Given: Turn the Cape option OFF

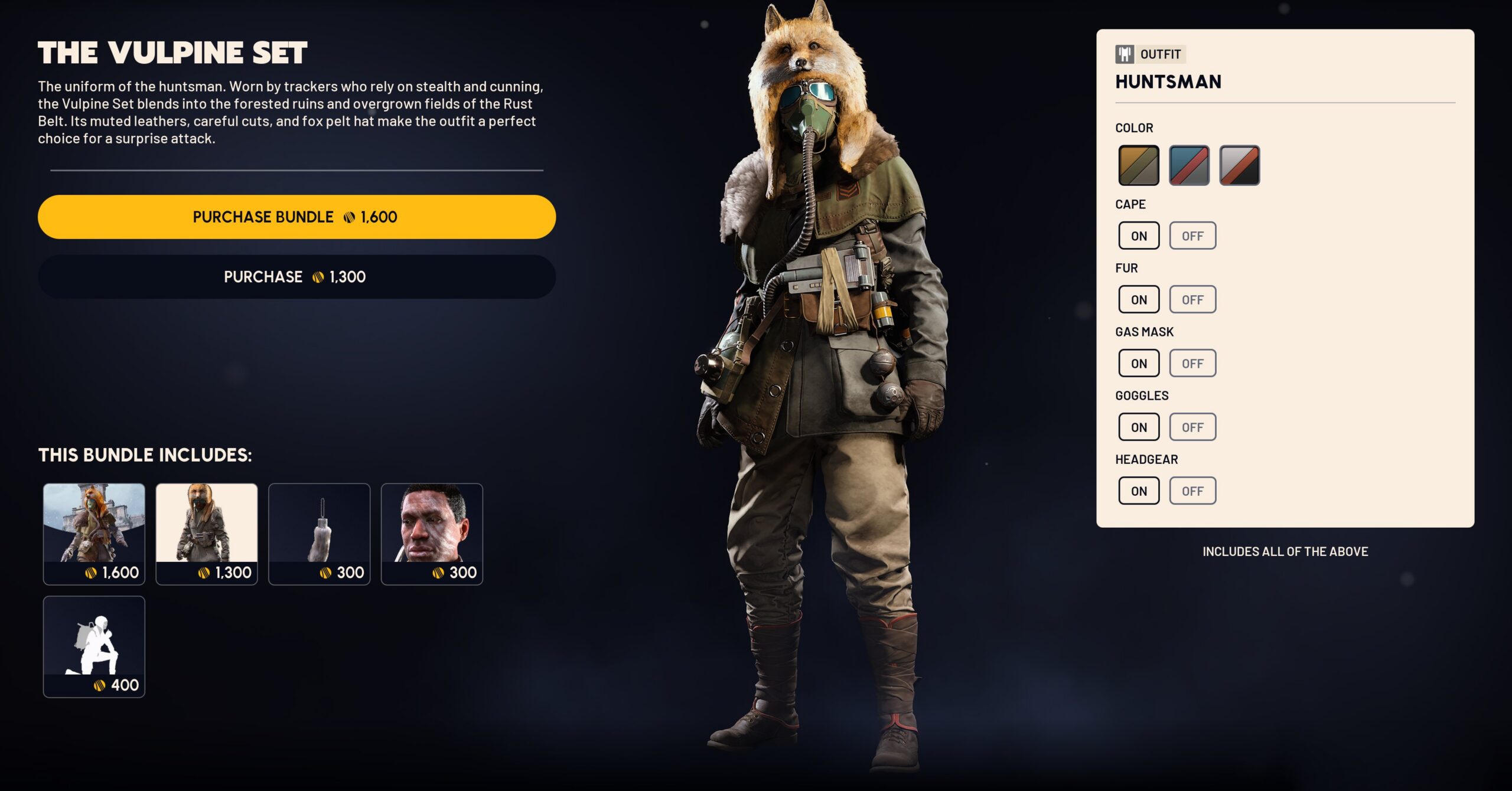Looking at the screenshot, I should pos(1192,236).
